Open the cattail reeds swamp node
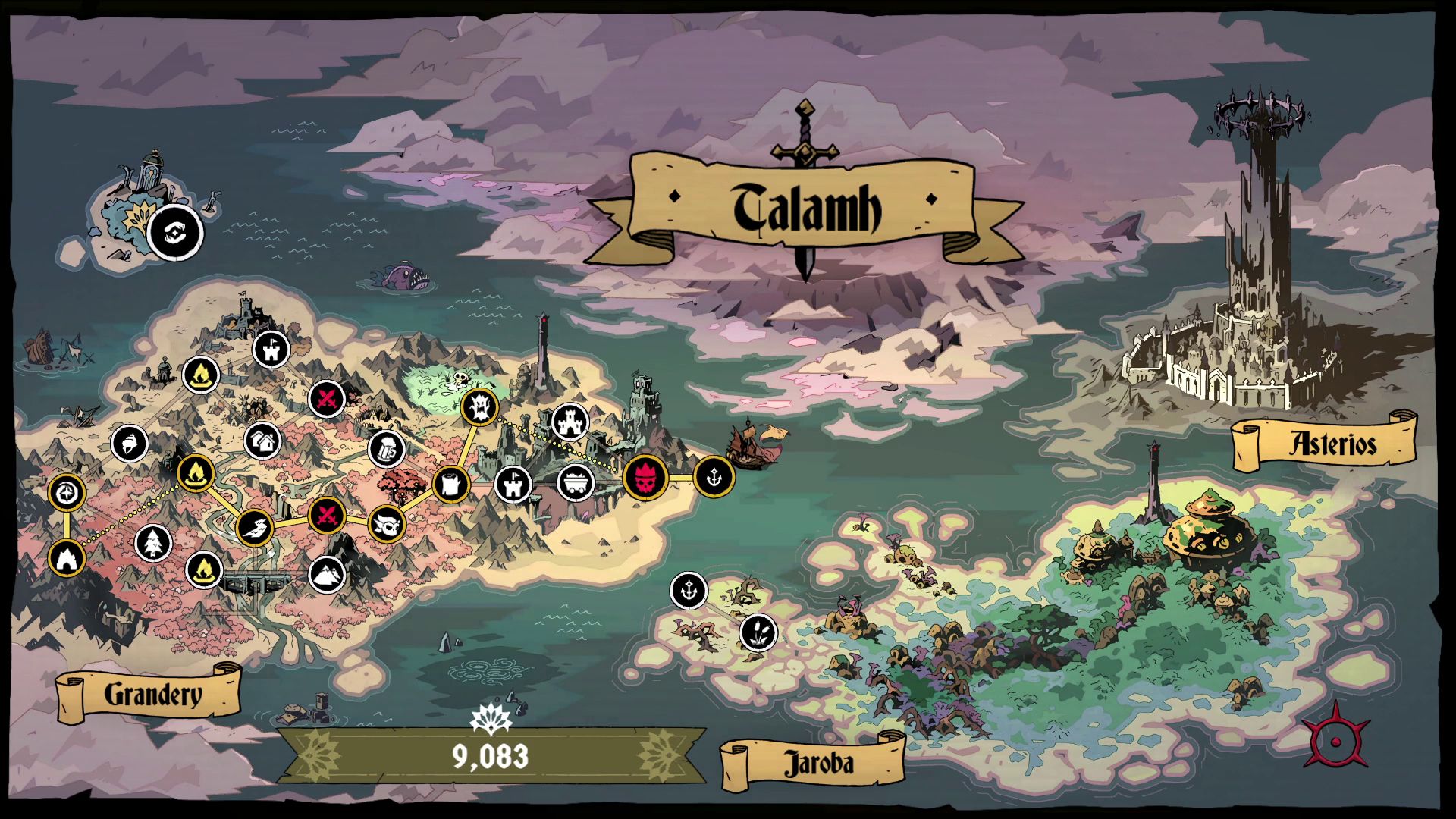 (x=757, y=631)
